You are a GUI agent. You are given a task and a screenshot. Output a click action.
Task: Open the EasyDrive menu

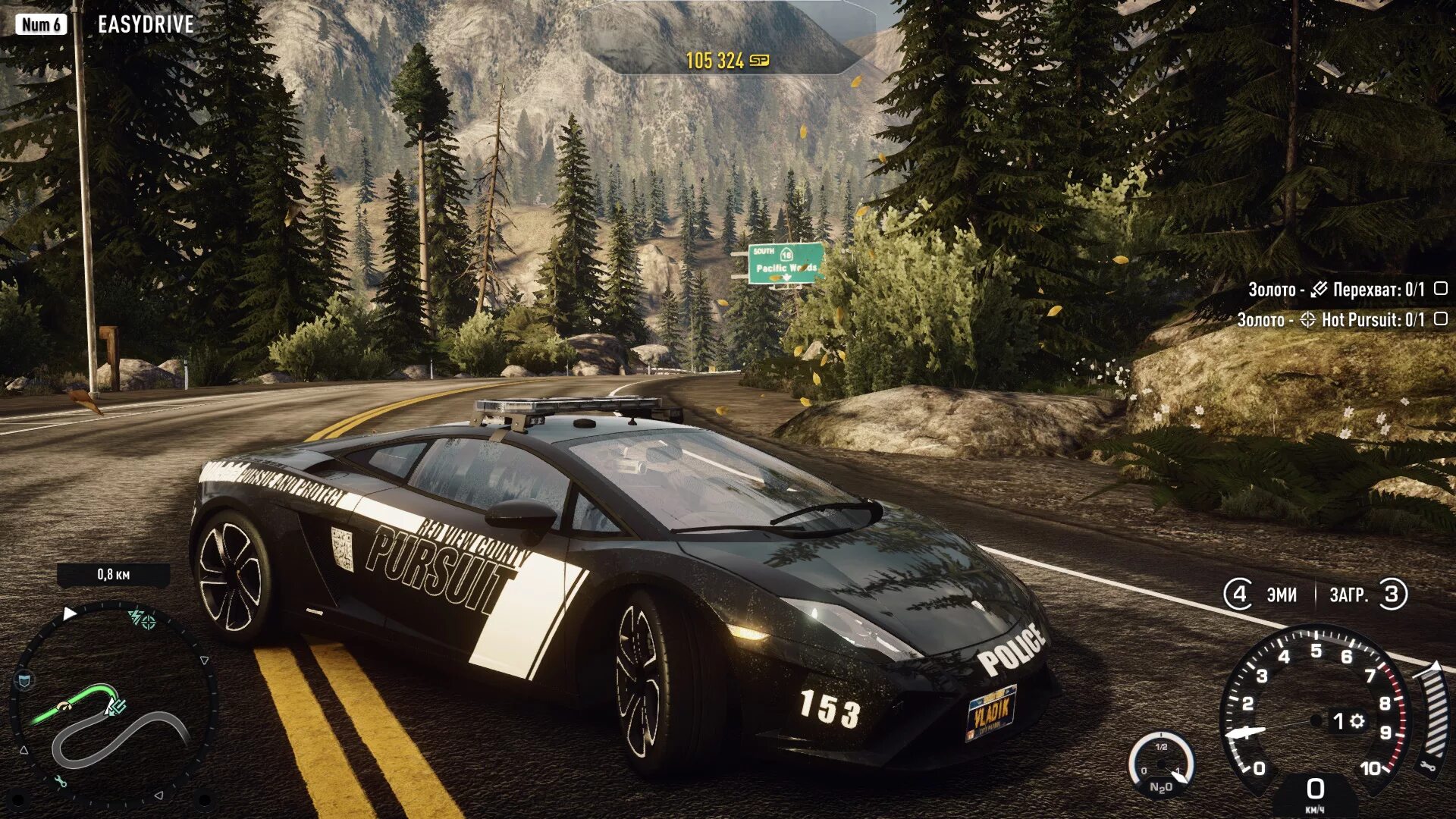pos(145,25)
